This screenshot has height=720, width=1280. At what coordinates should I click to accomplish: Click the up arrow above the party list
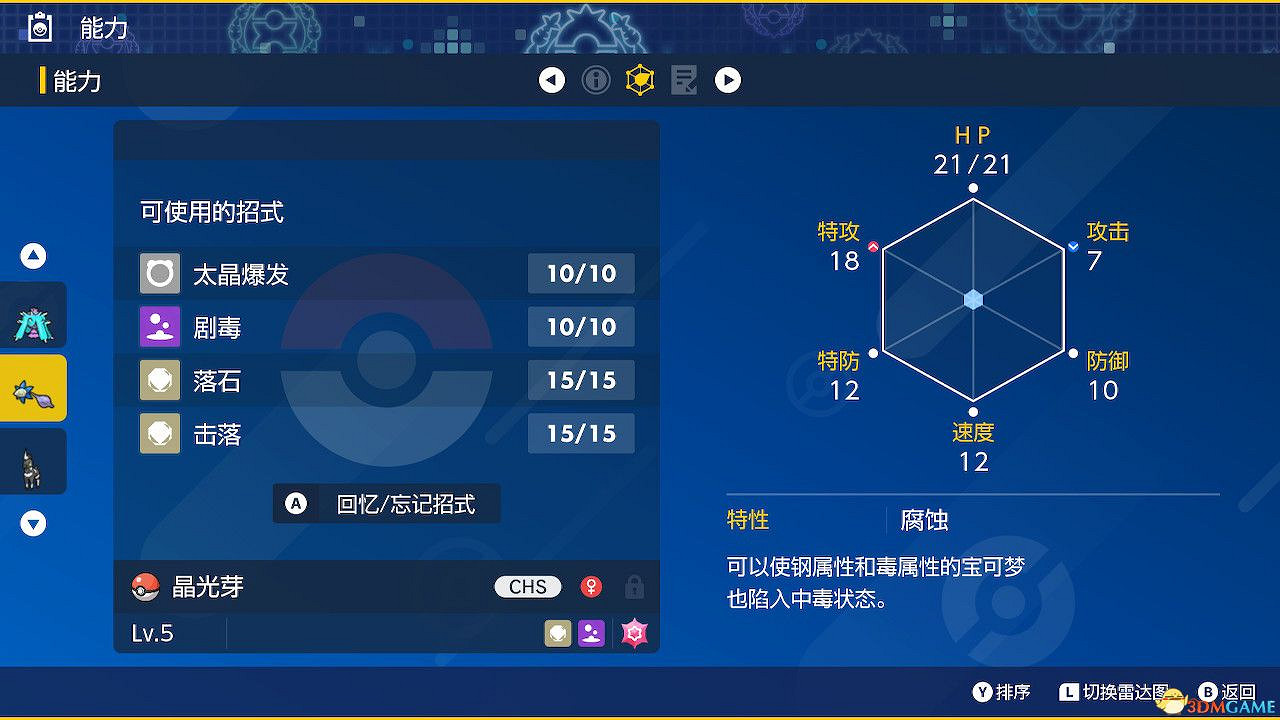pyautogui.click(x=32, y=256)
